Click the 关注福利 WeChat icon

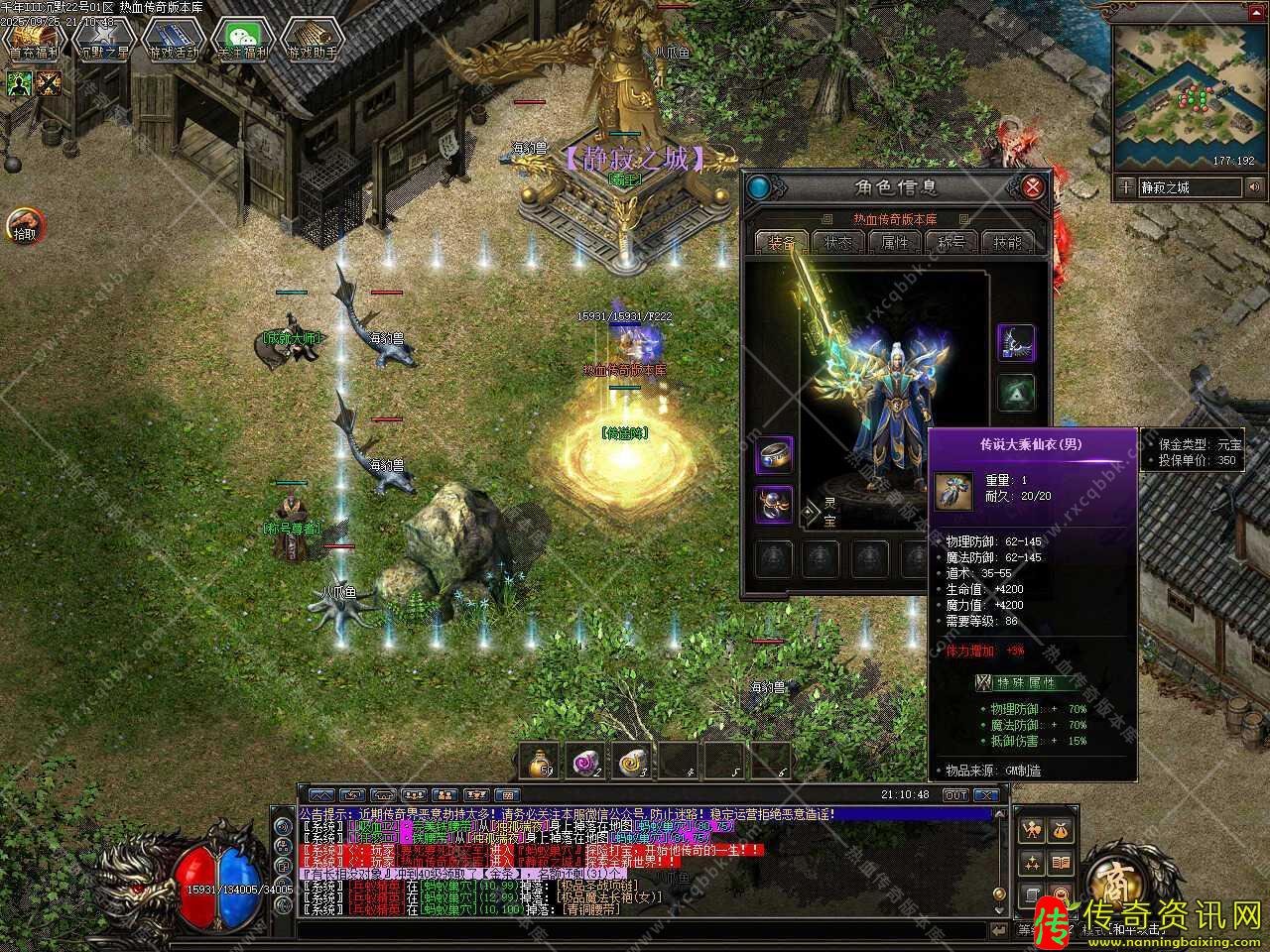click(242, 40)
